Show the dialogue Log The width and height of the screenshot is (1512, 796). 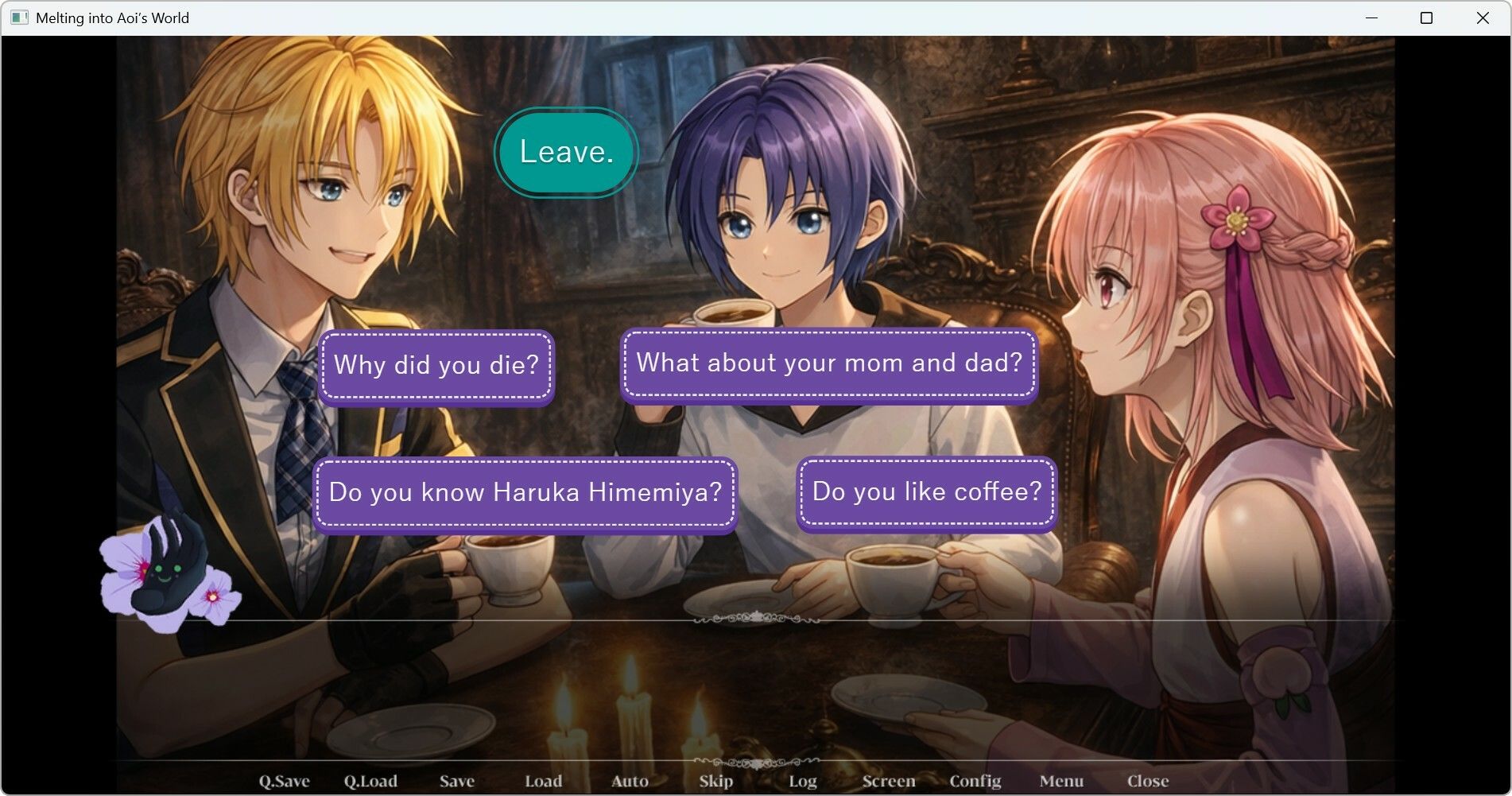(x=803, y=781)
